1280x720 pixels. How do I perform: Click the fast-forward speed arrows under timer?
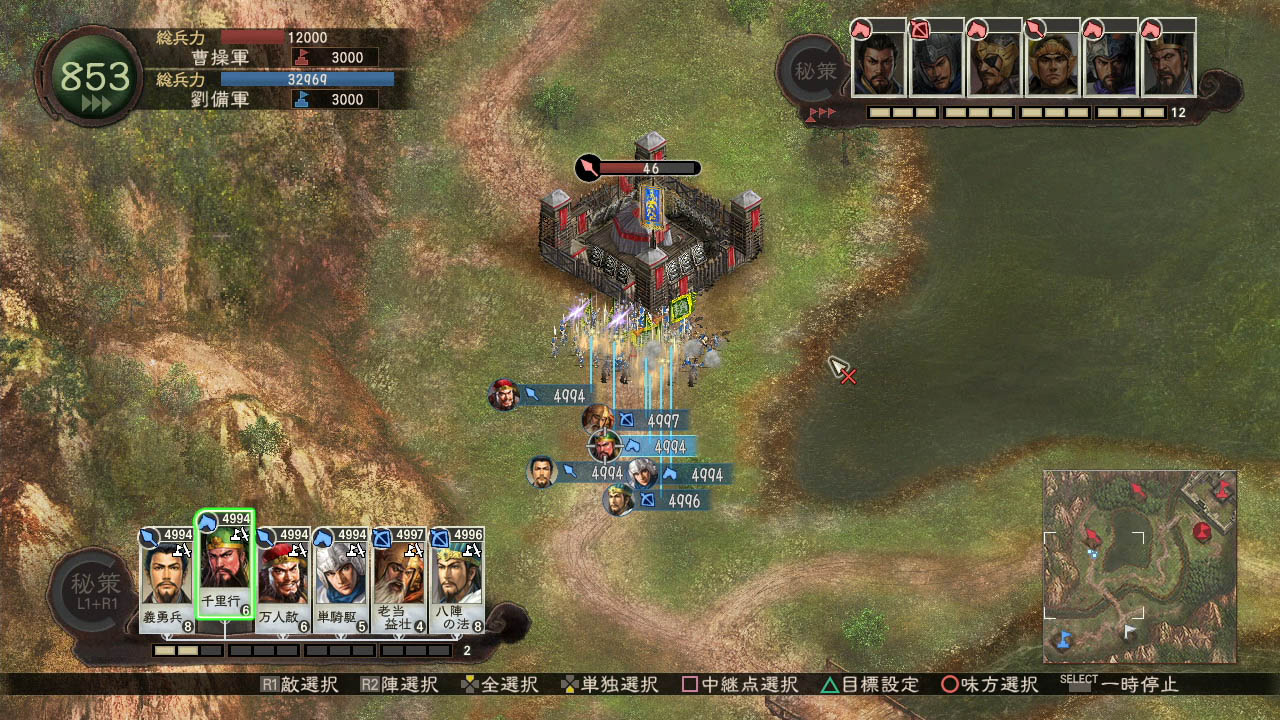click(x=97, y=103)
